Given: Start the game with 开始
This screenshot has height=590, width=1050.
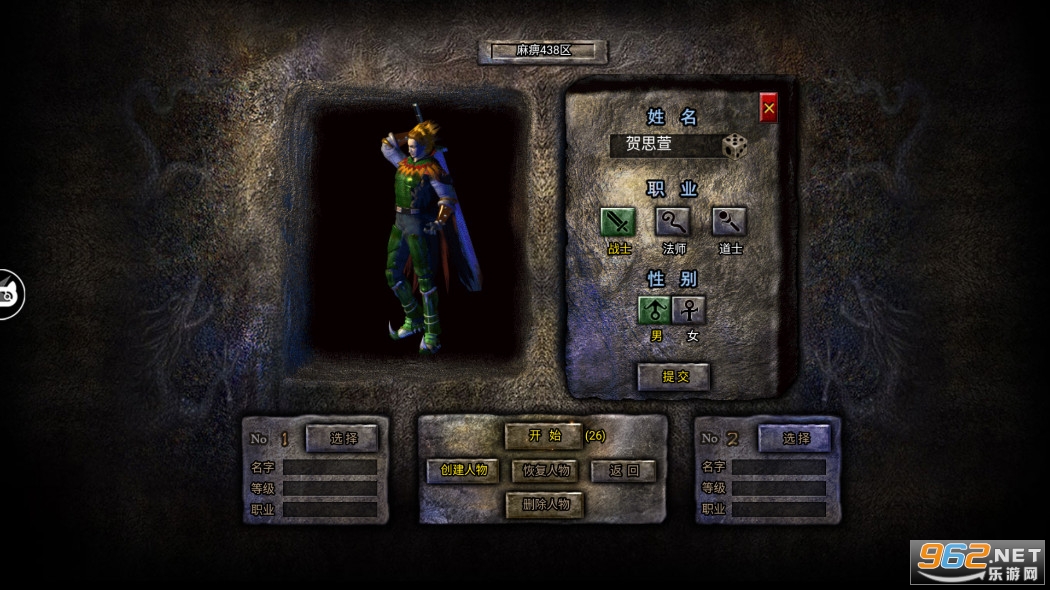Looking at the screenshot, I should [544, 436].
